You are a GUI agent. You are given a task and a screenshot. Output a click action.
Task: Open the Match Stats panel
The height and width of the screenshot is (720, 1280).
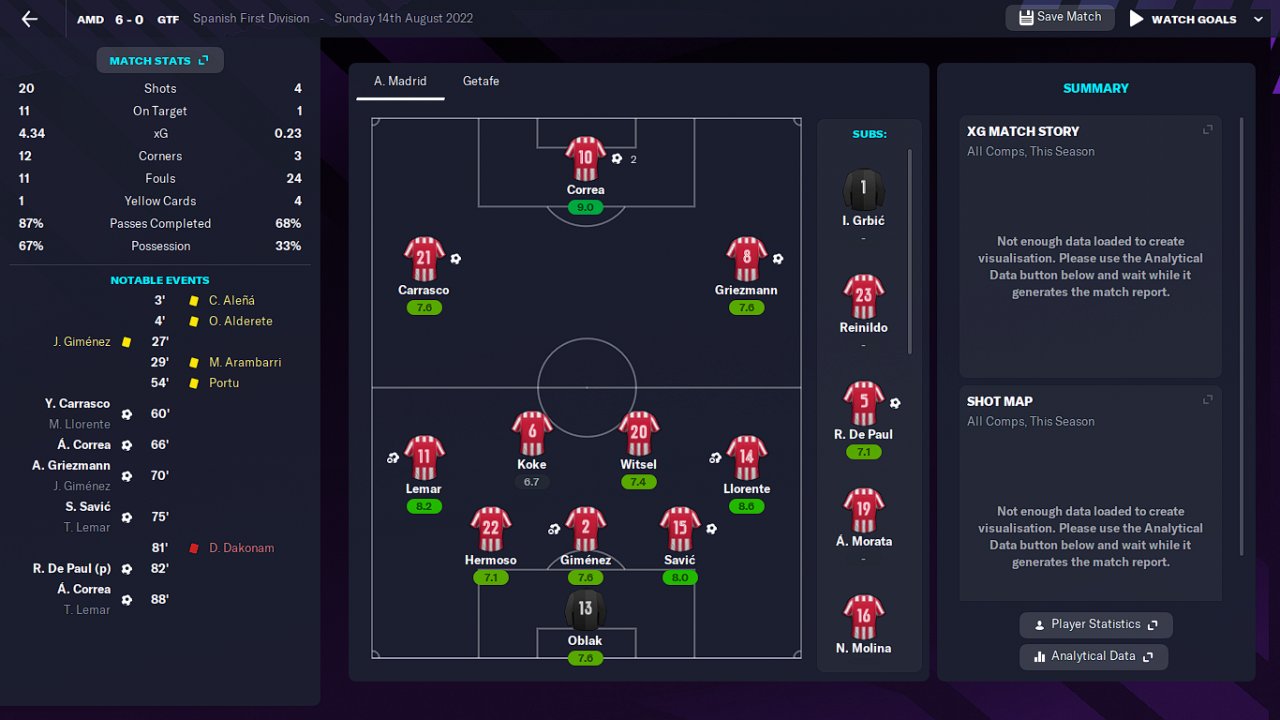159,61
